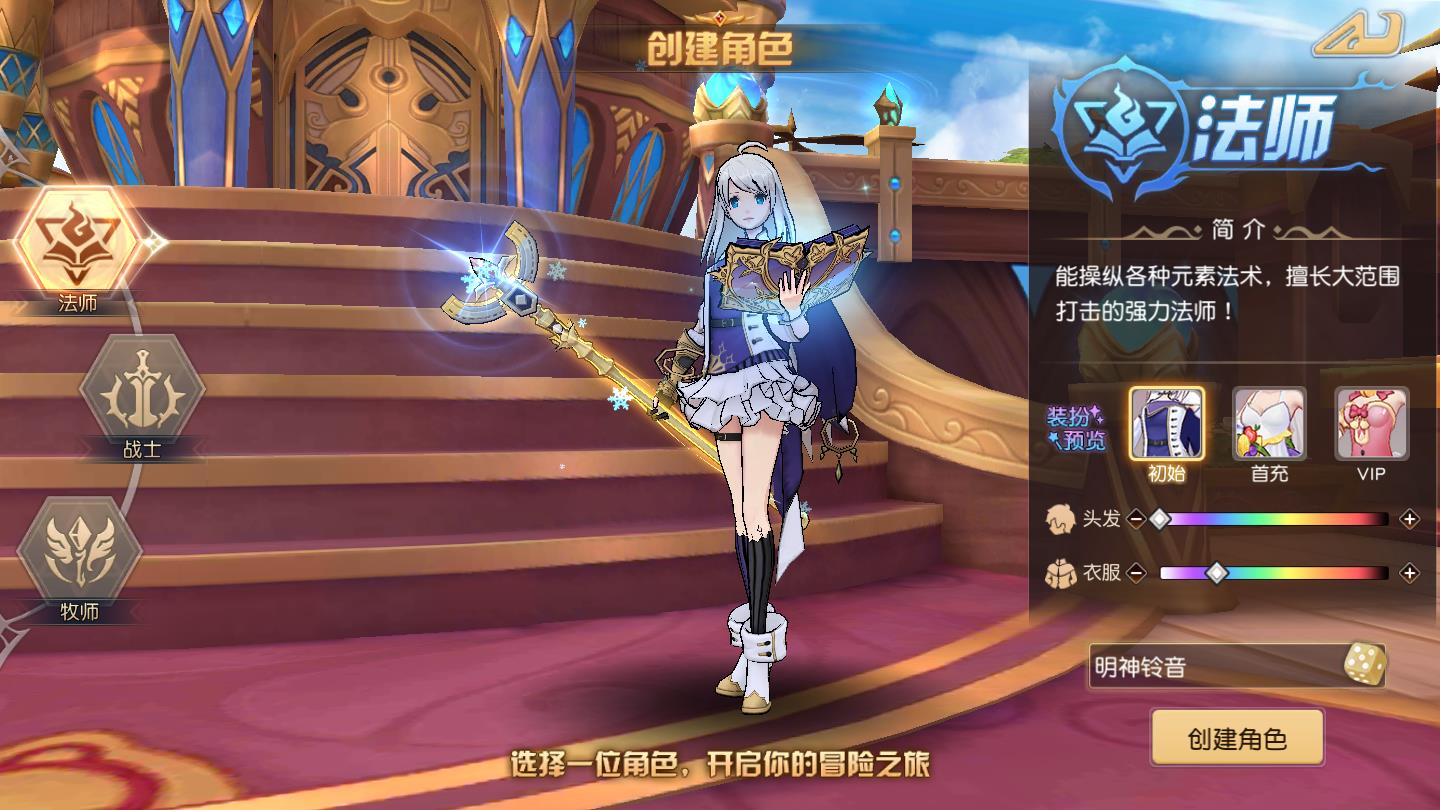Select the 初始 outfit preview
This screenshot has width=1440, height=810.
[x=1170, y=422]
